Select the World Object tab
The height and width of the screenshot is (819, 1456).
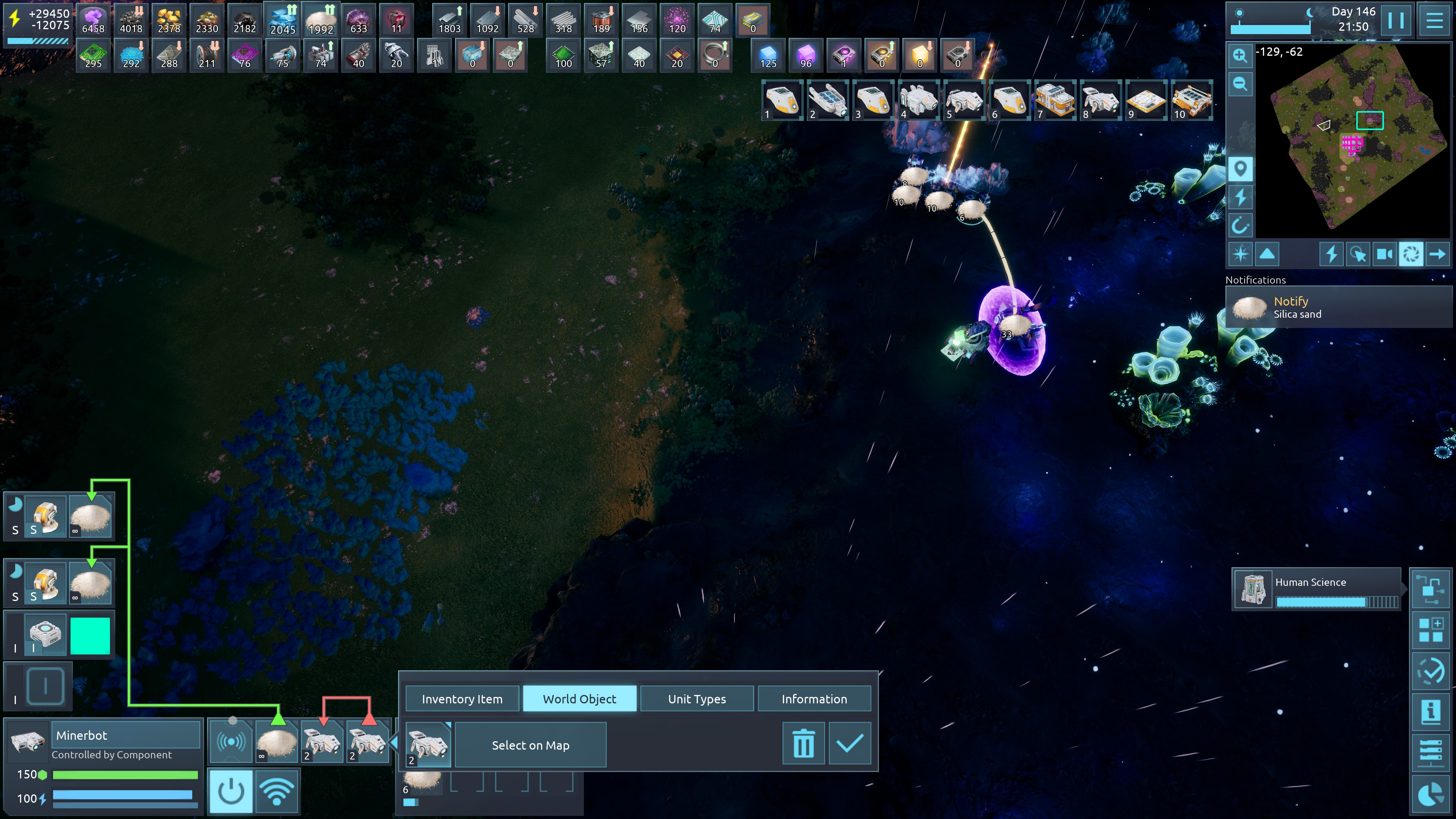point(579,698)
